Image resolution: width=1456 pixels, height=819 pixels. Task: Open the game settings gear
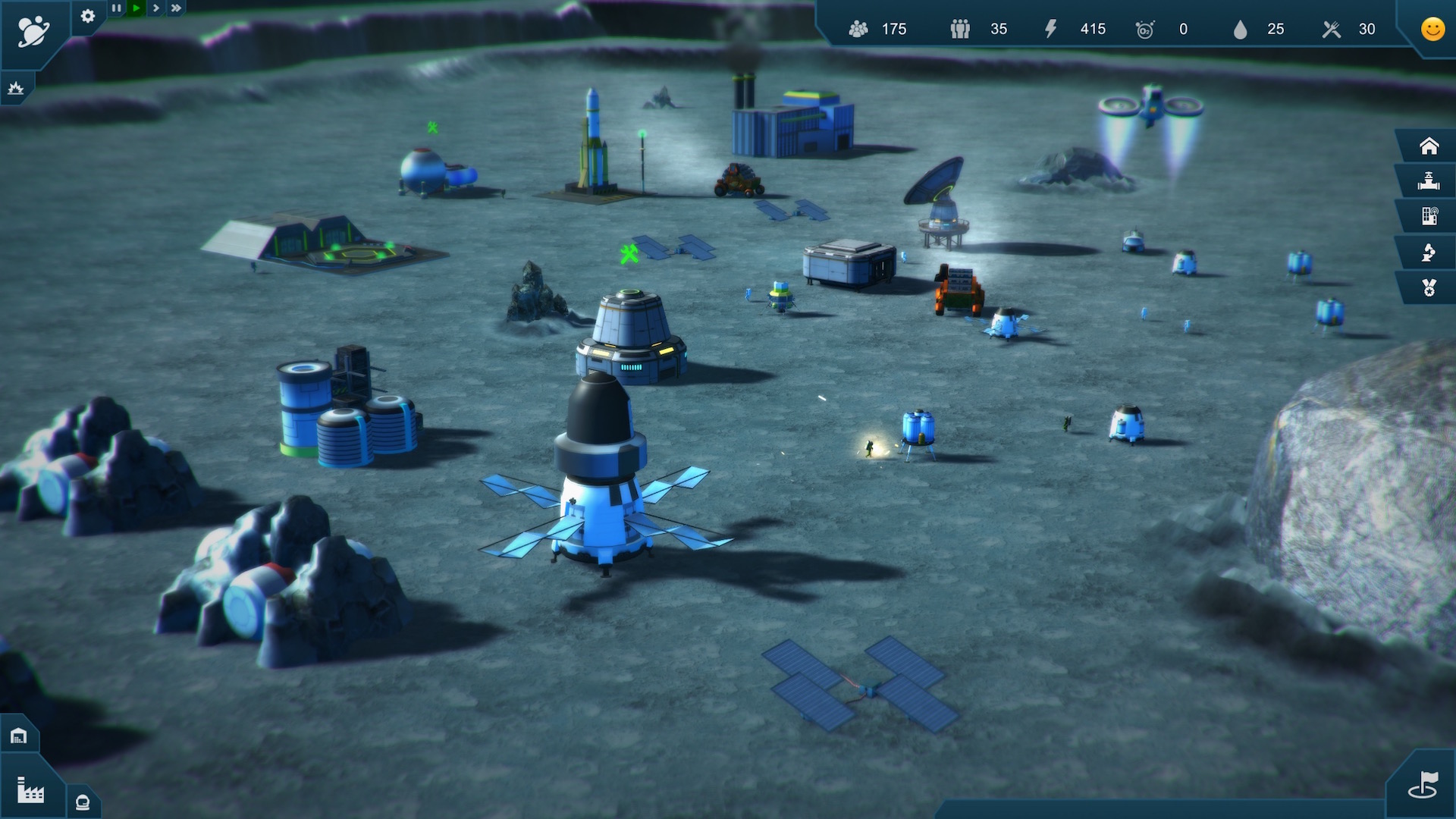coord(88,17)
